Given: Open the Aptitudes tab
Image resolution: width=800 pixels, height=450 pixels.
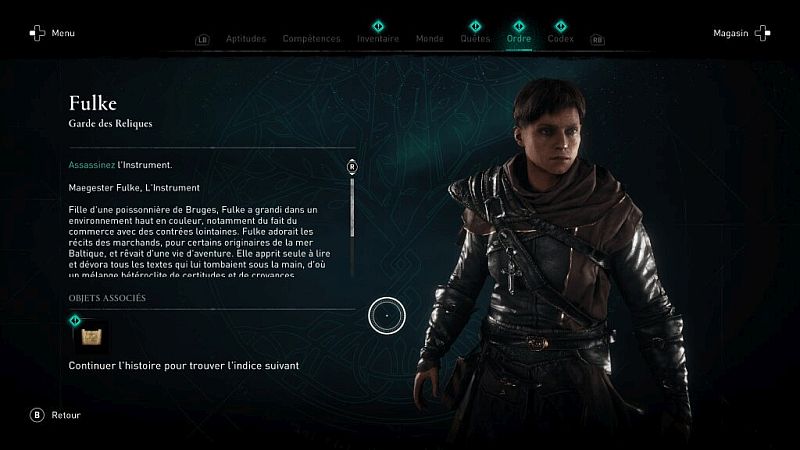Looking at the screenshot, I should 246,39.
